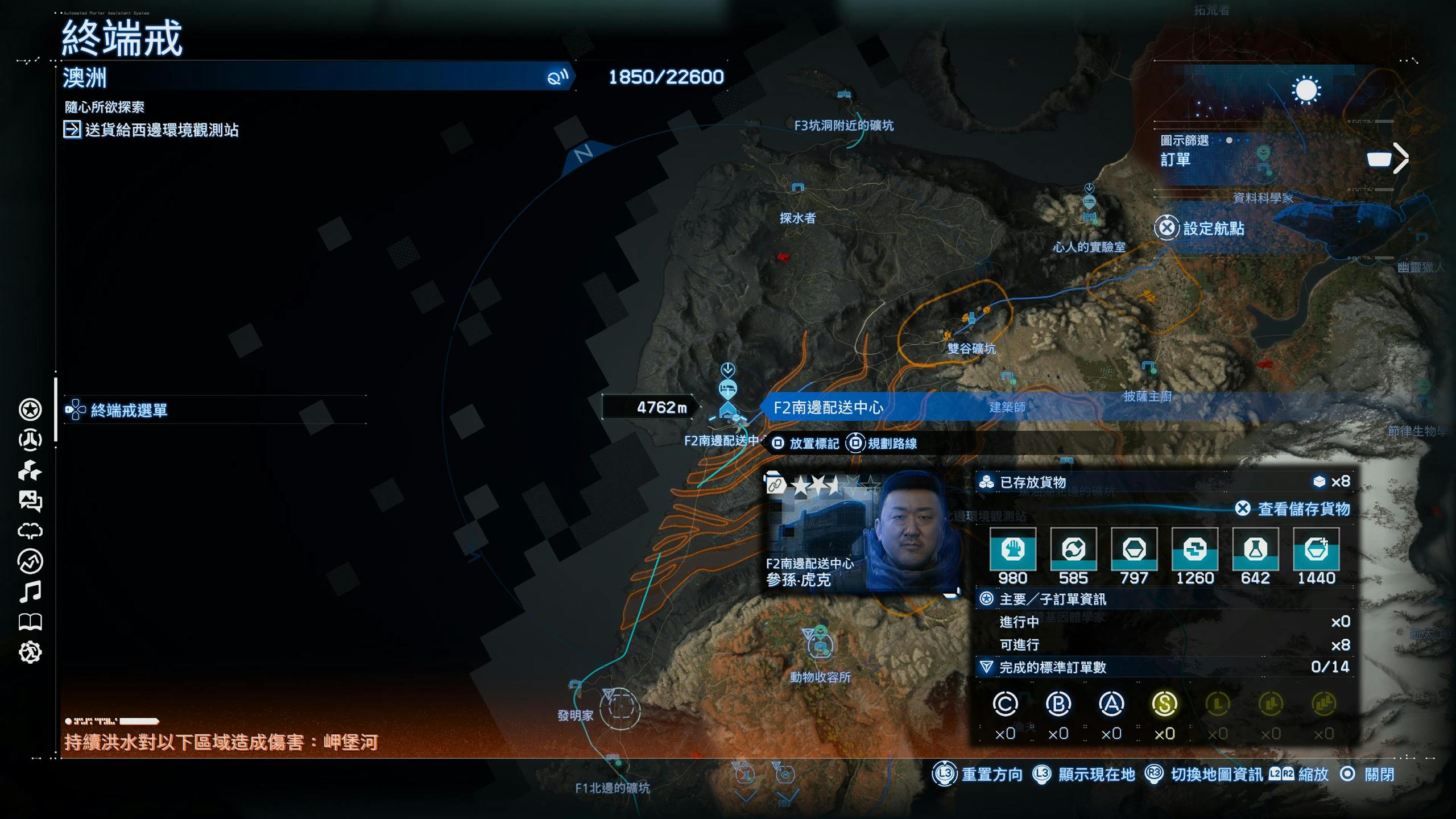This screenshot has width=1456, height=819.
Task: Open the 終端戒選單 menu entry
Action: [129, 410]
